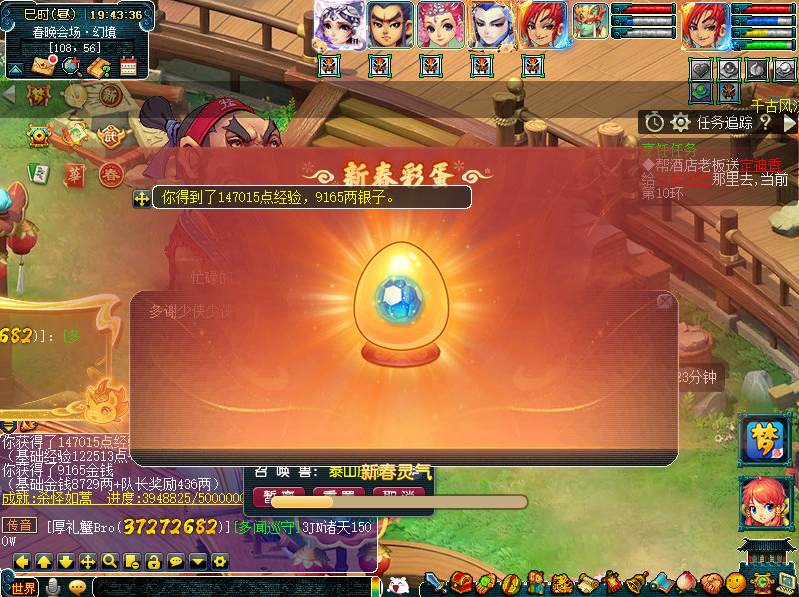Open the mail envelope icon

click(x=43, y=66)
